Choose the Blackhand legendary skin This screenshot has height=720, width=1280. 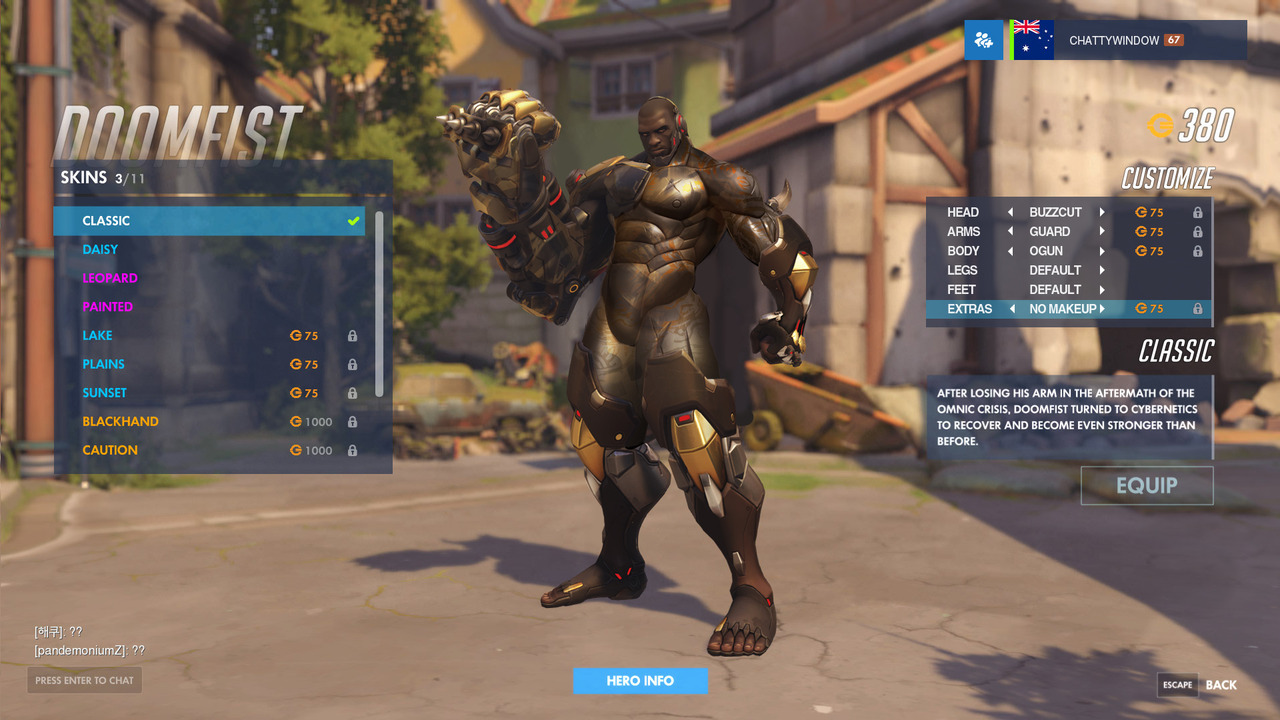pos(208,422)
